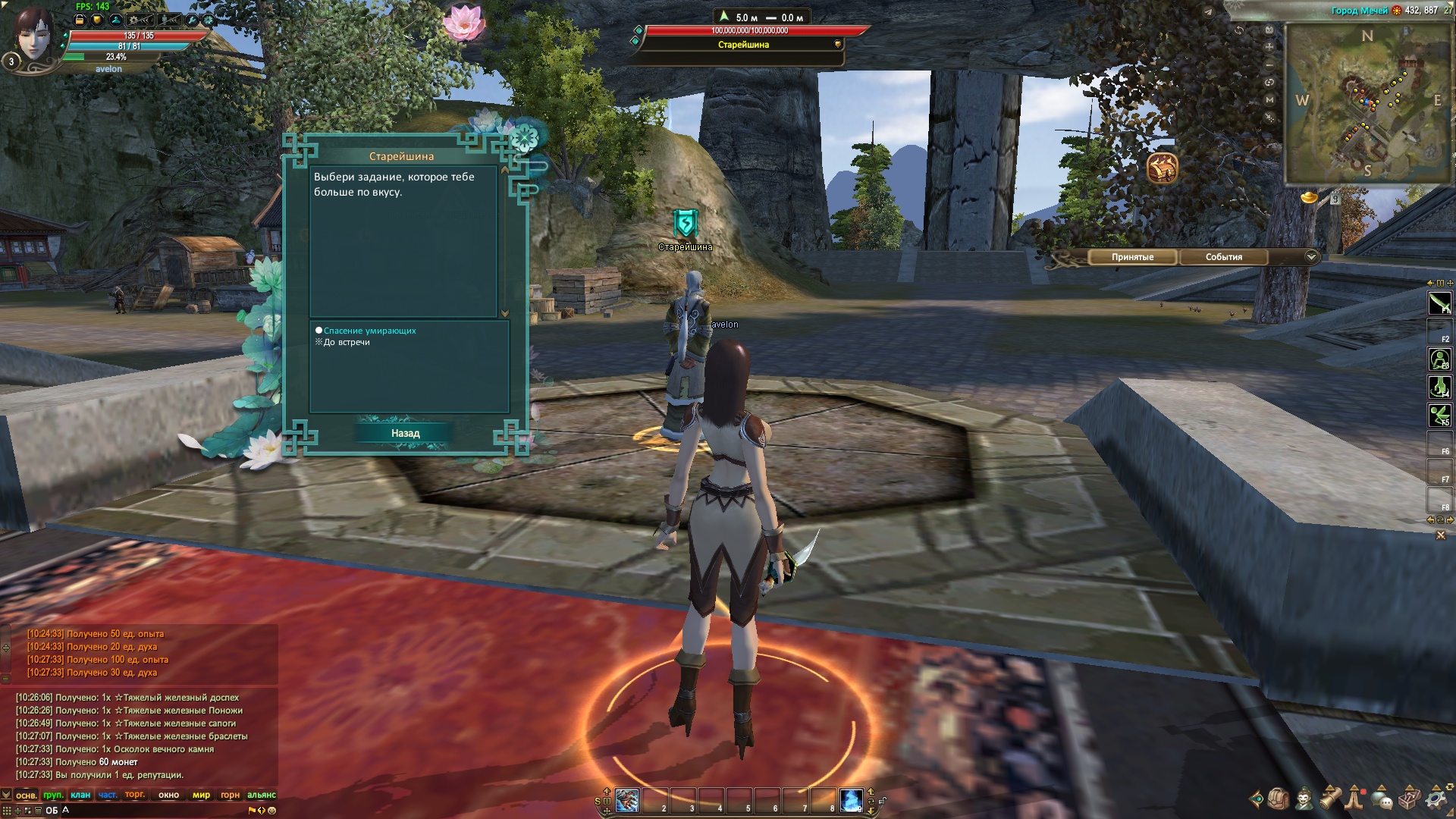This screenshot has width=1456, height=819.
Task: Switch chat to the 'мир' channel
Action: coord(201,795)
